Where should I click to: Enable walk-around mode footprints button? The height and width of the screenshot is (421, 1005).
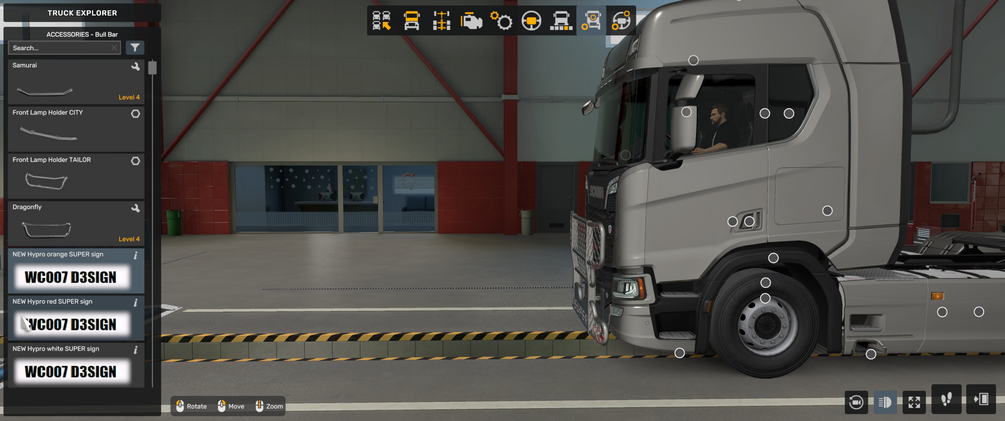[x=946, y=400]
